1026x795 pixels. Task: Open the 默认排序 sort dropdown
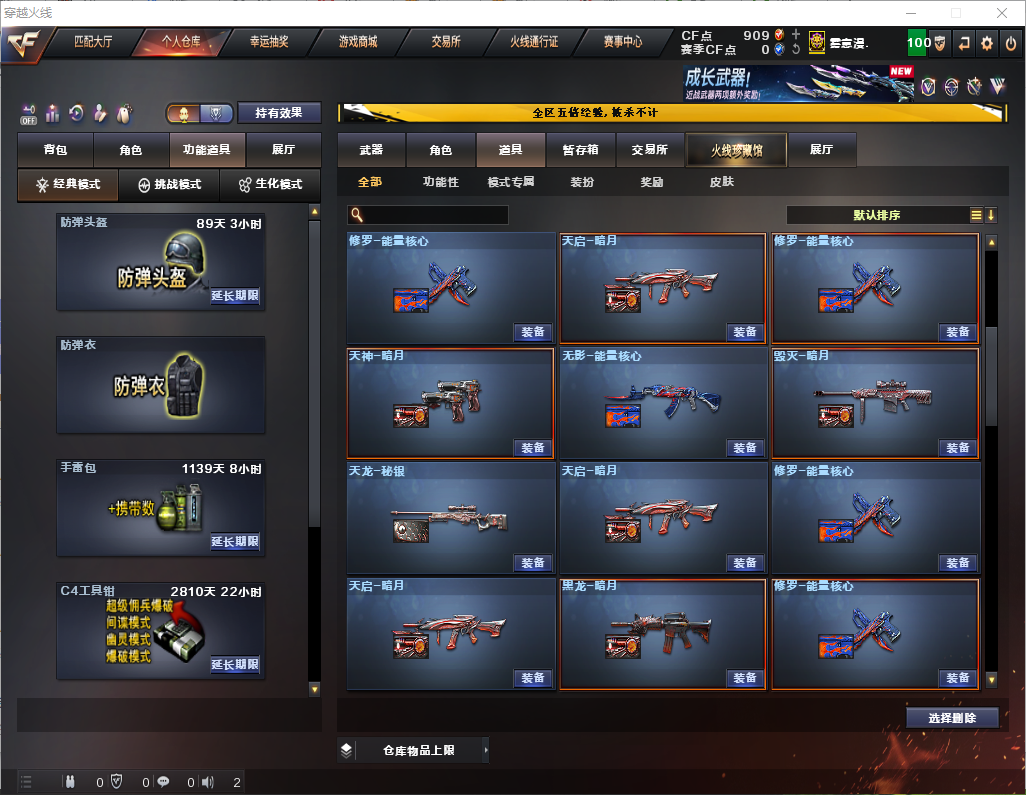tap(876, 215)
